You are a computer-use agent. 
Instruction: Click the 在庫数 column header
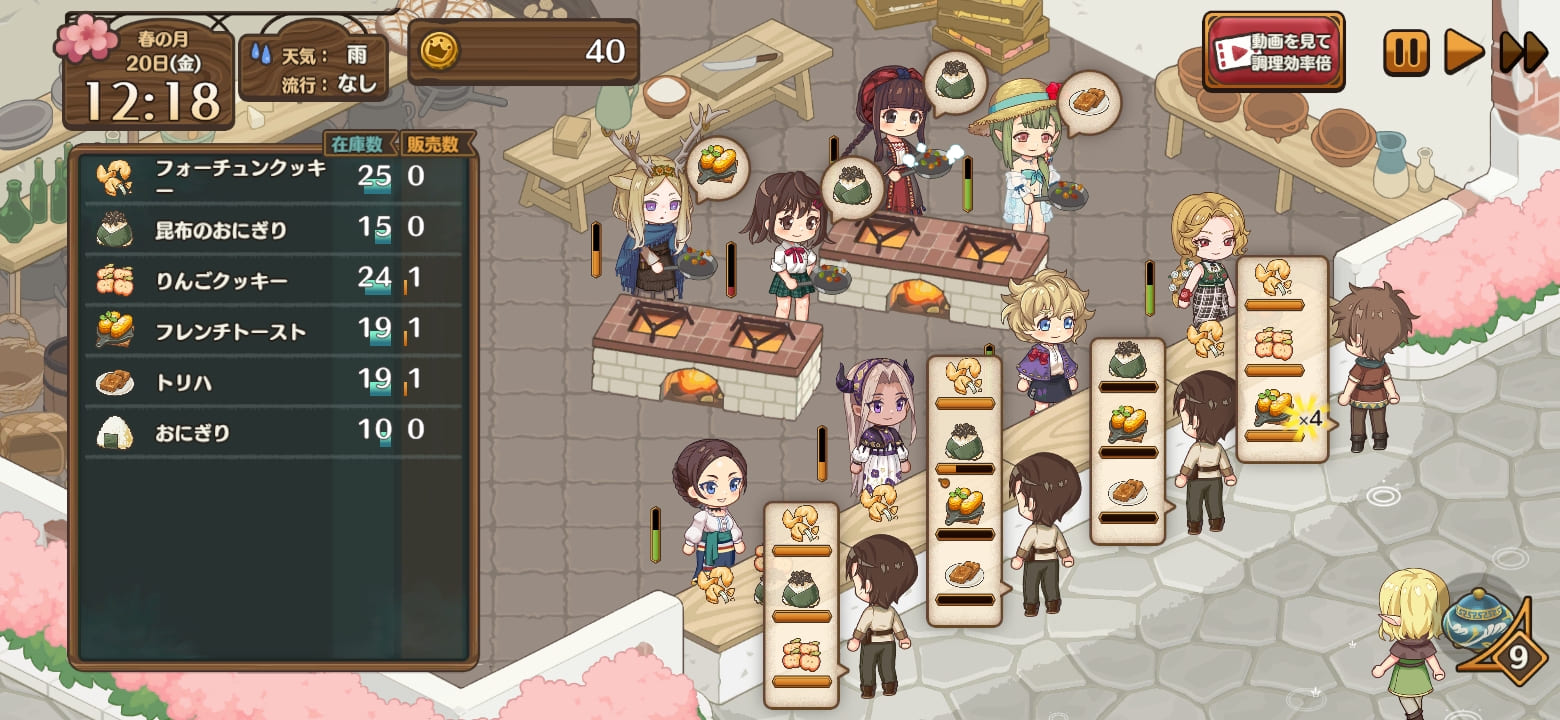(x=359, y=144)
